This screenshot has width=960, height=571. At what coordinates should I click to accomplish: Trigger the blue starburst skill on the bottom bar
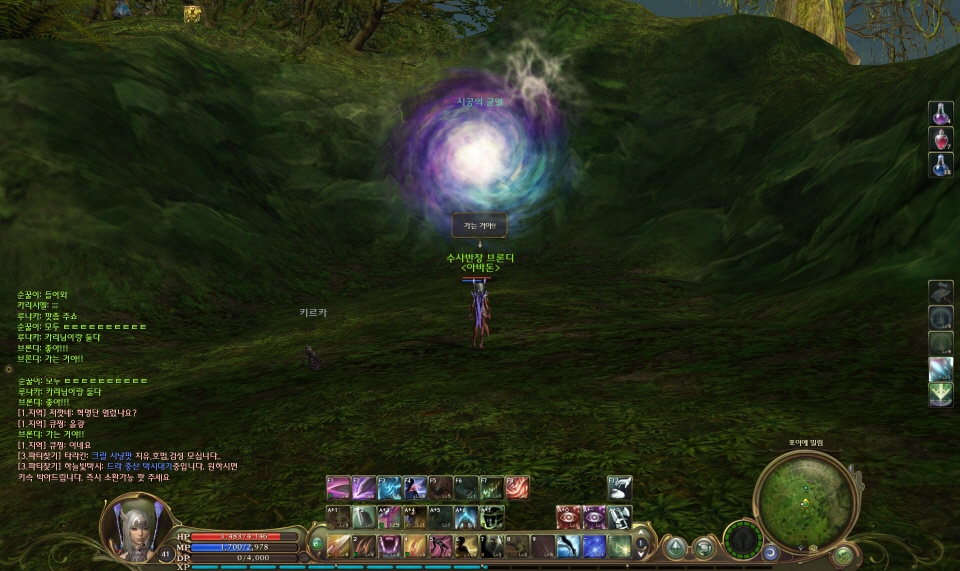click(594, 546)
